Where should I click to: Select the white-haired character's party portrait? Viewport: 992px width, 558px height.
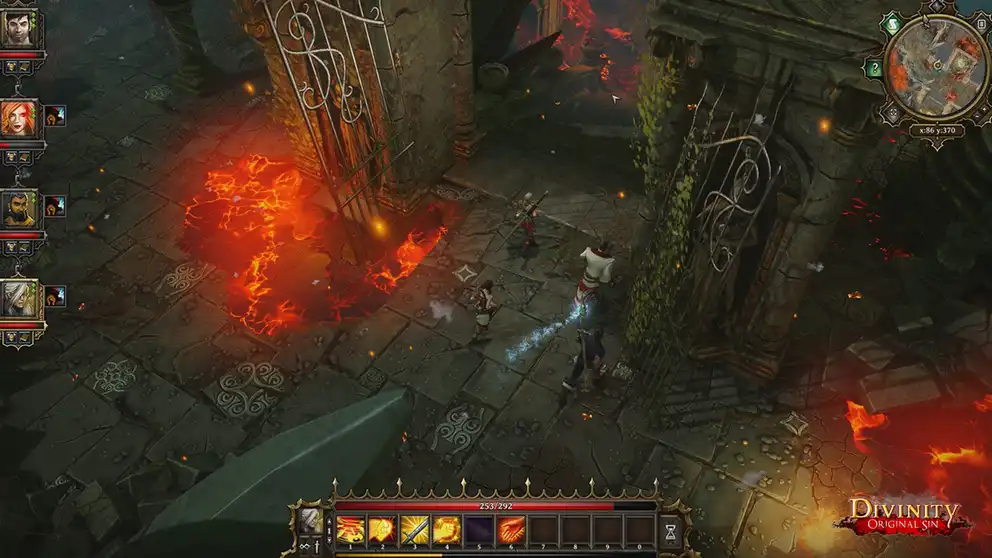(19, 296)
